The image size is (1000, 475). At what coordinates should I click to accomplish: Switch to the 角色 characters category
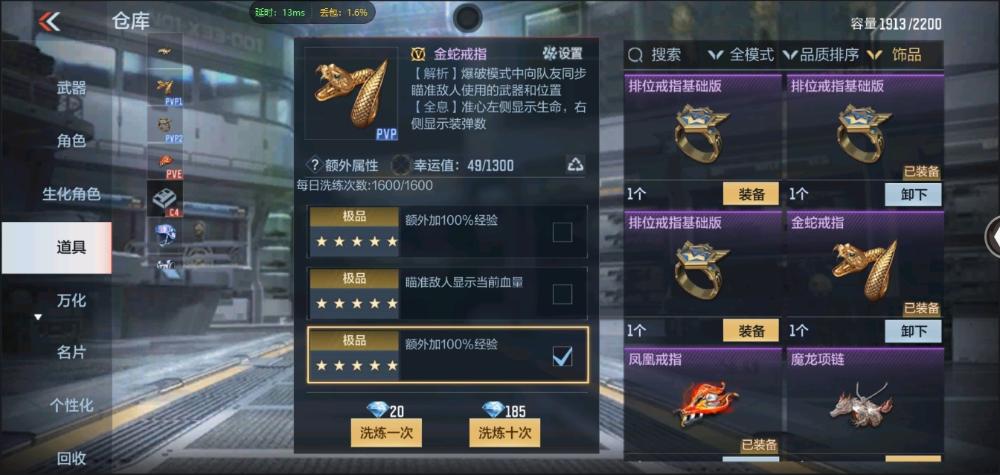coord(71,141)
